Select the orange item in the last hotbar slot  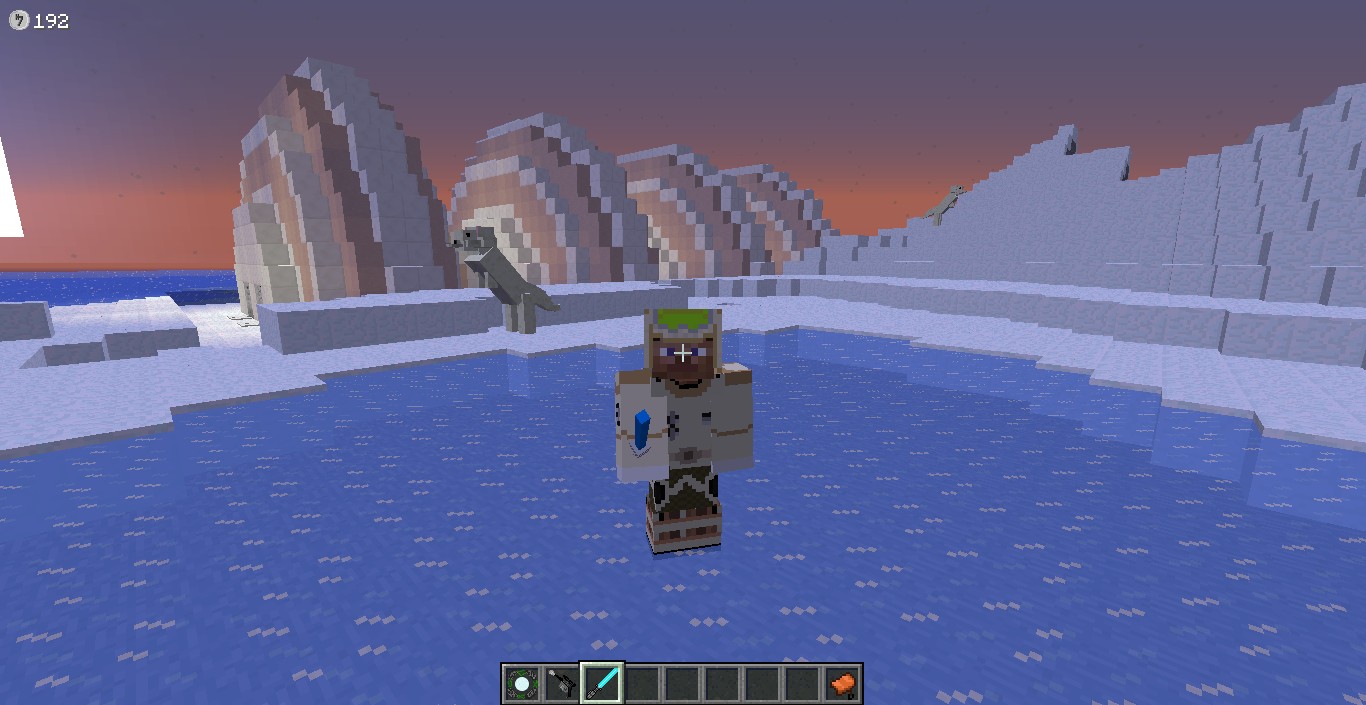[842, 684]
